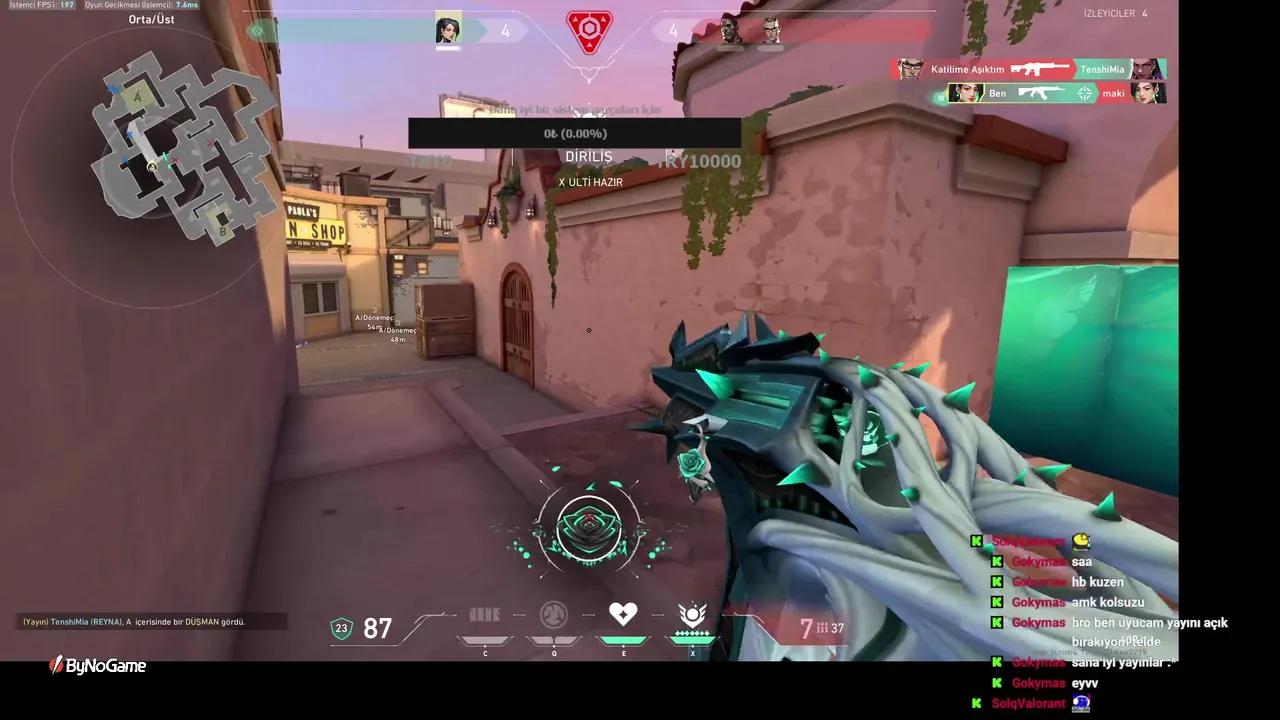Click the Phantom icon in Ben's kill entry
Viewport: 1280px width, 720px height.
[1038, 94]
